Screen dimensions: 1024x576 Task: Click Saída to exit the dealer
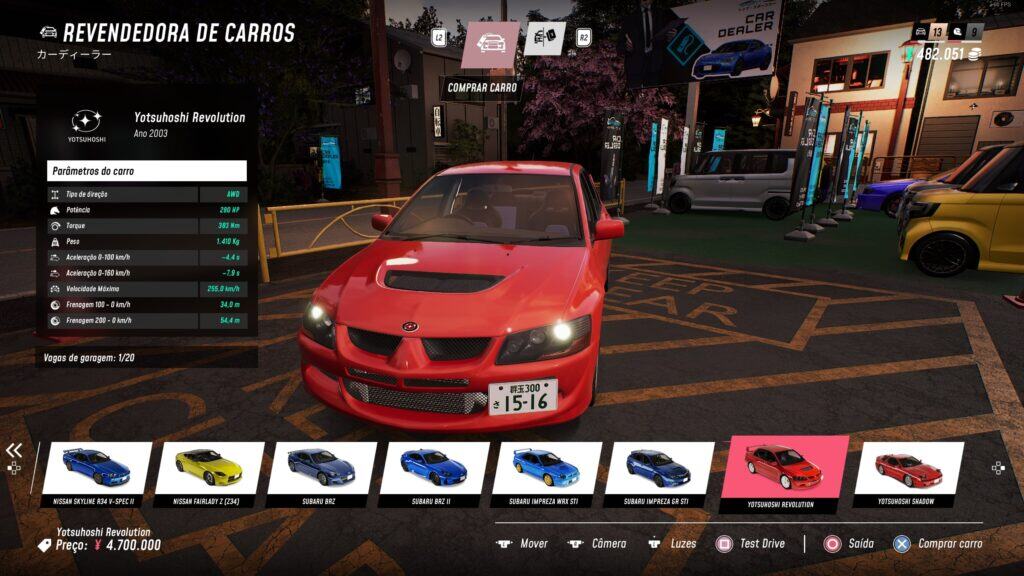[x=849, y=544]
